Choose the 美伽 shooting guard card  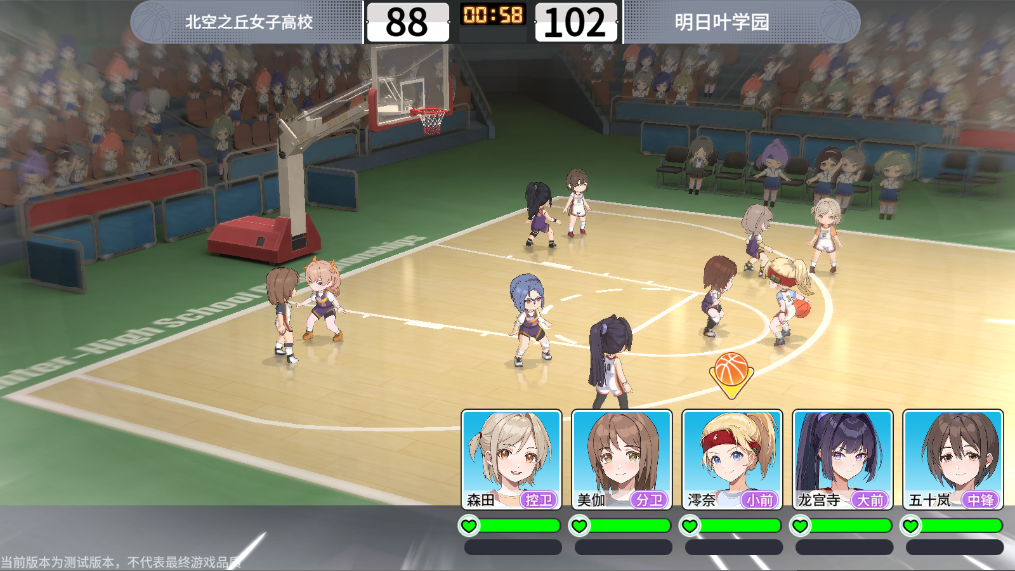[x=622, y=459]
